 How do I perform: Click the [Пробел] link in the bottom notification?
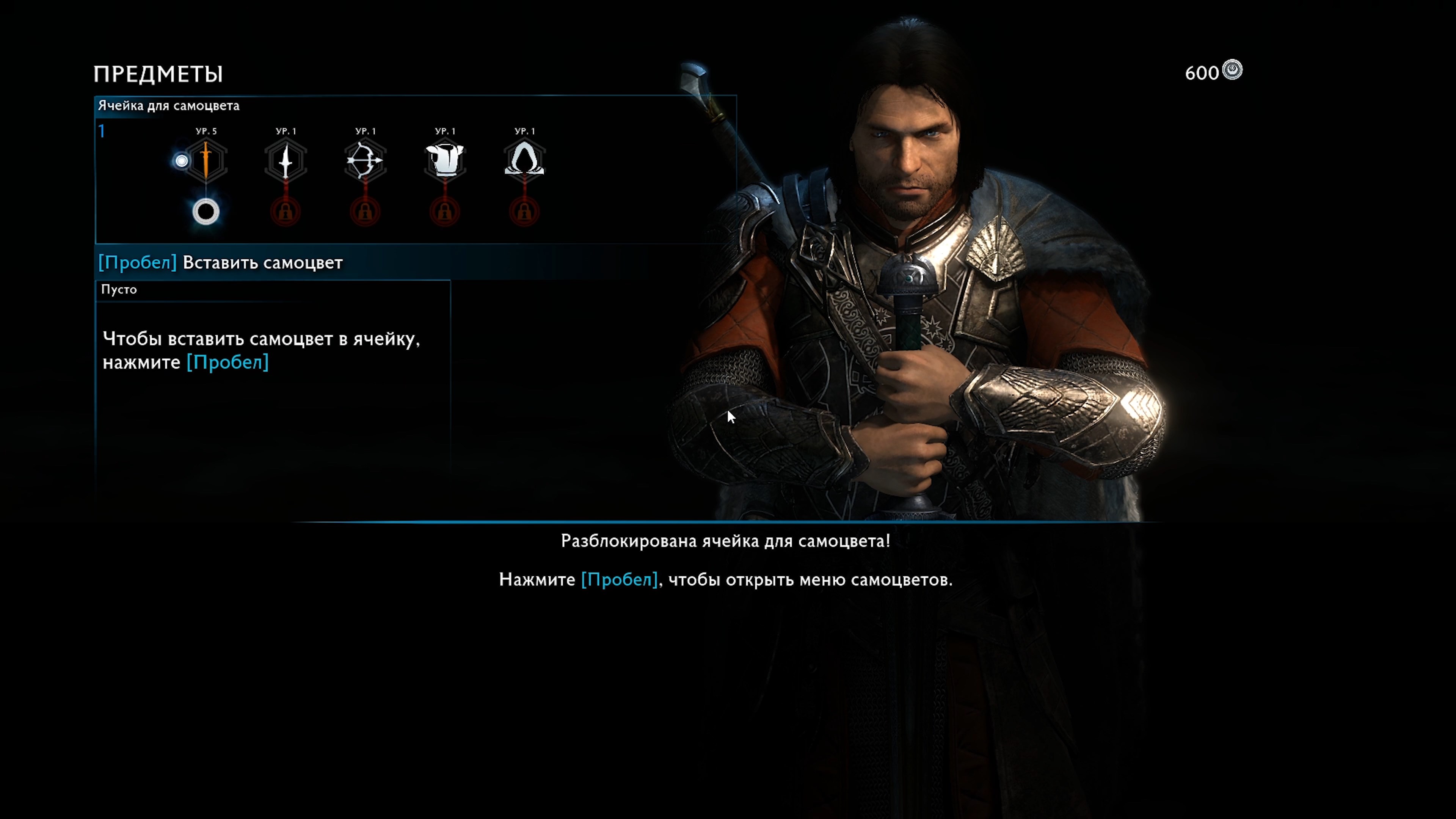620,579
